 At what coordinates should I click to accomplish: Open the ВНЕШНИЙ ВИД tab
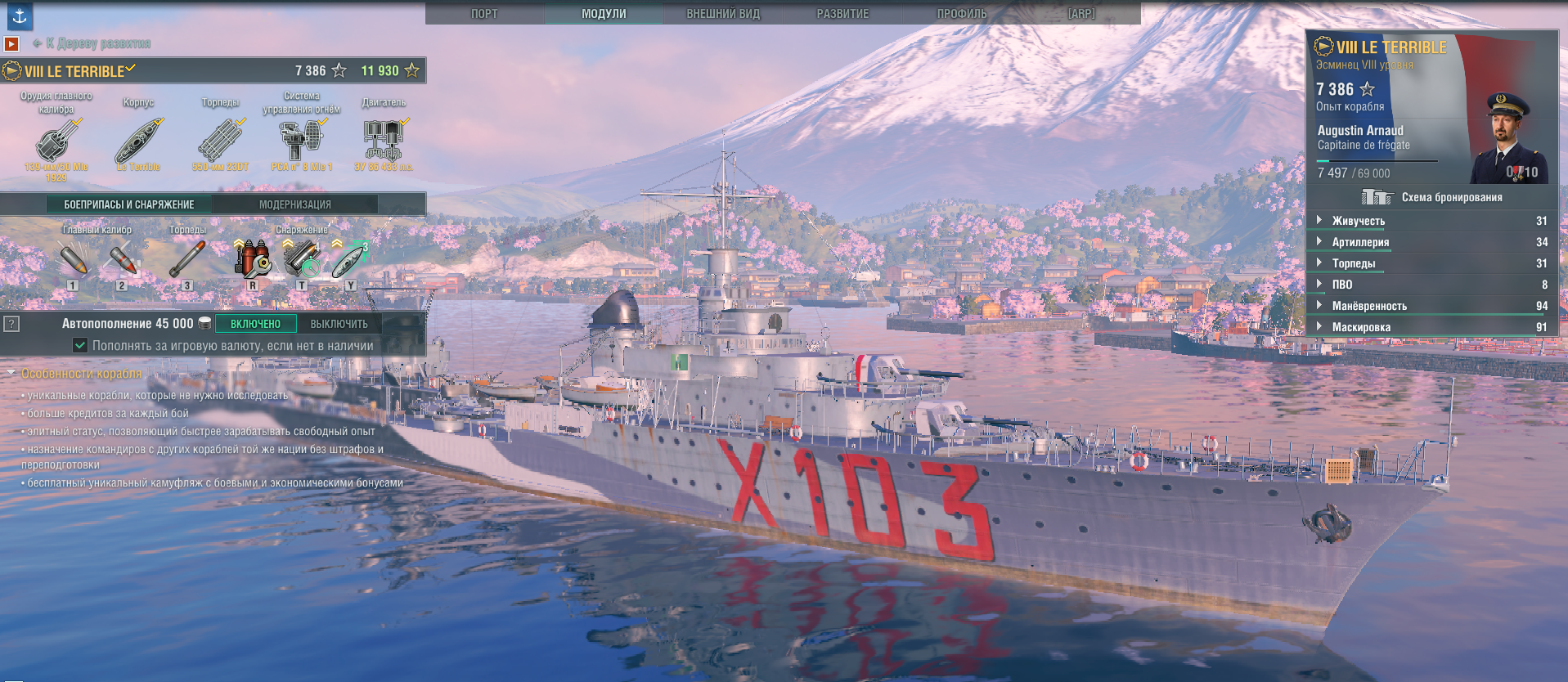click(723, 14)
